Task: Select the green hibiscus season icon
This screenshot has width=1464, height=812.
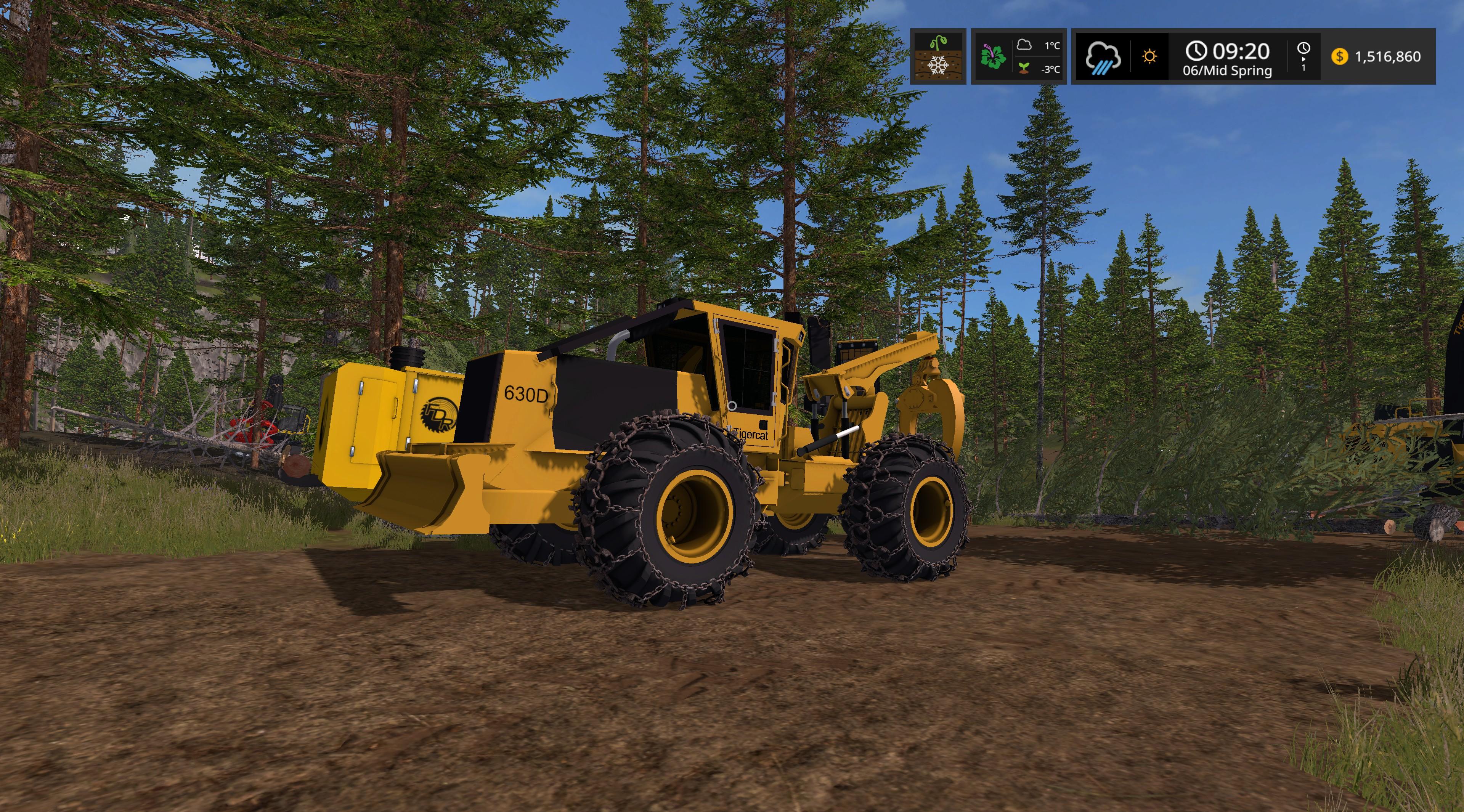Action: 993,57
